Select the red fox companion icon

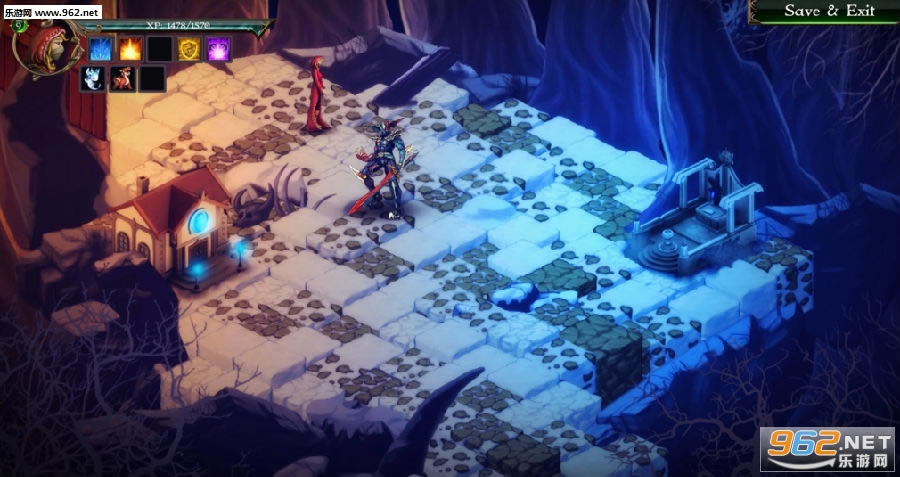(x=123, y=78)
